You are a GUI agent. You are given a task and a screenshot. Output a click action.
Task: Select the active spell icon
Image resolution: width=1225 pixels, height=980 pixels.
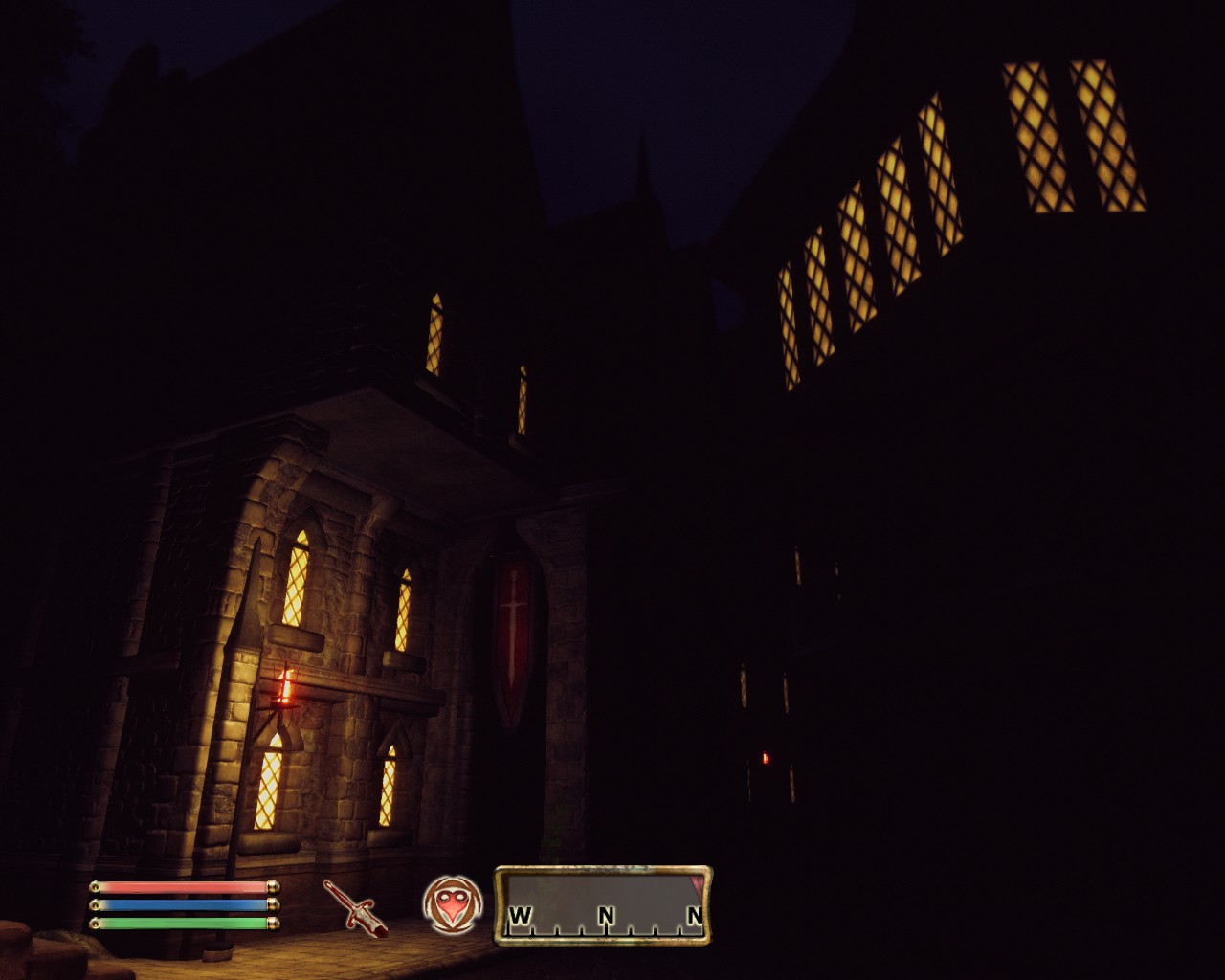452,904
